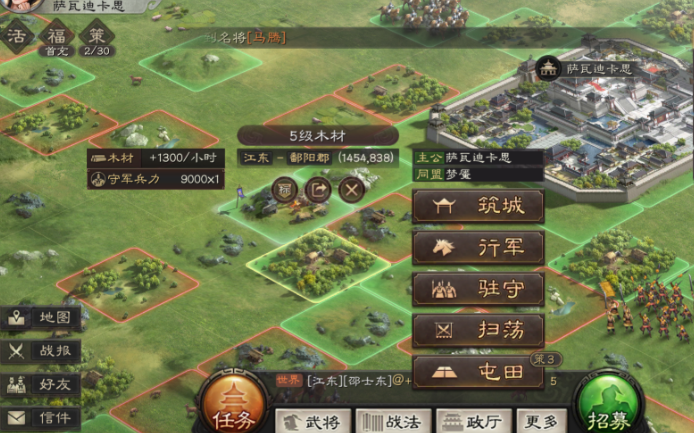Select the 行军 march command
Image resolution: width=694 pixels, height=433 pixels.
point(478,248)
